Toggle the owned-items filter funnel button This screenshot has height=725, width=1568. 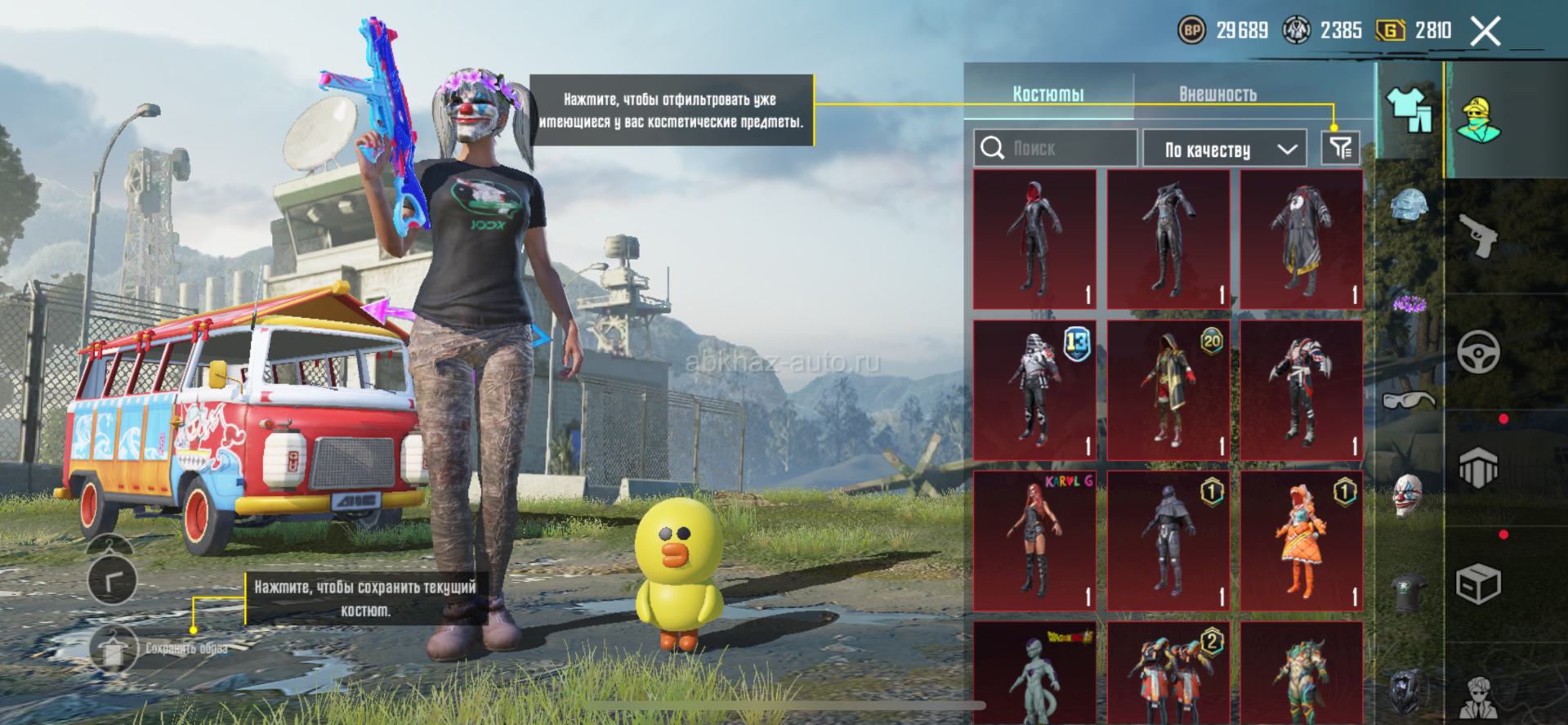point(1340,148)
